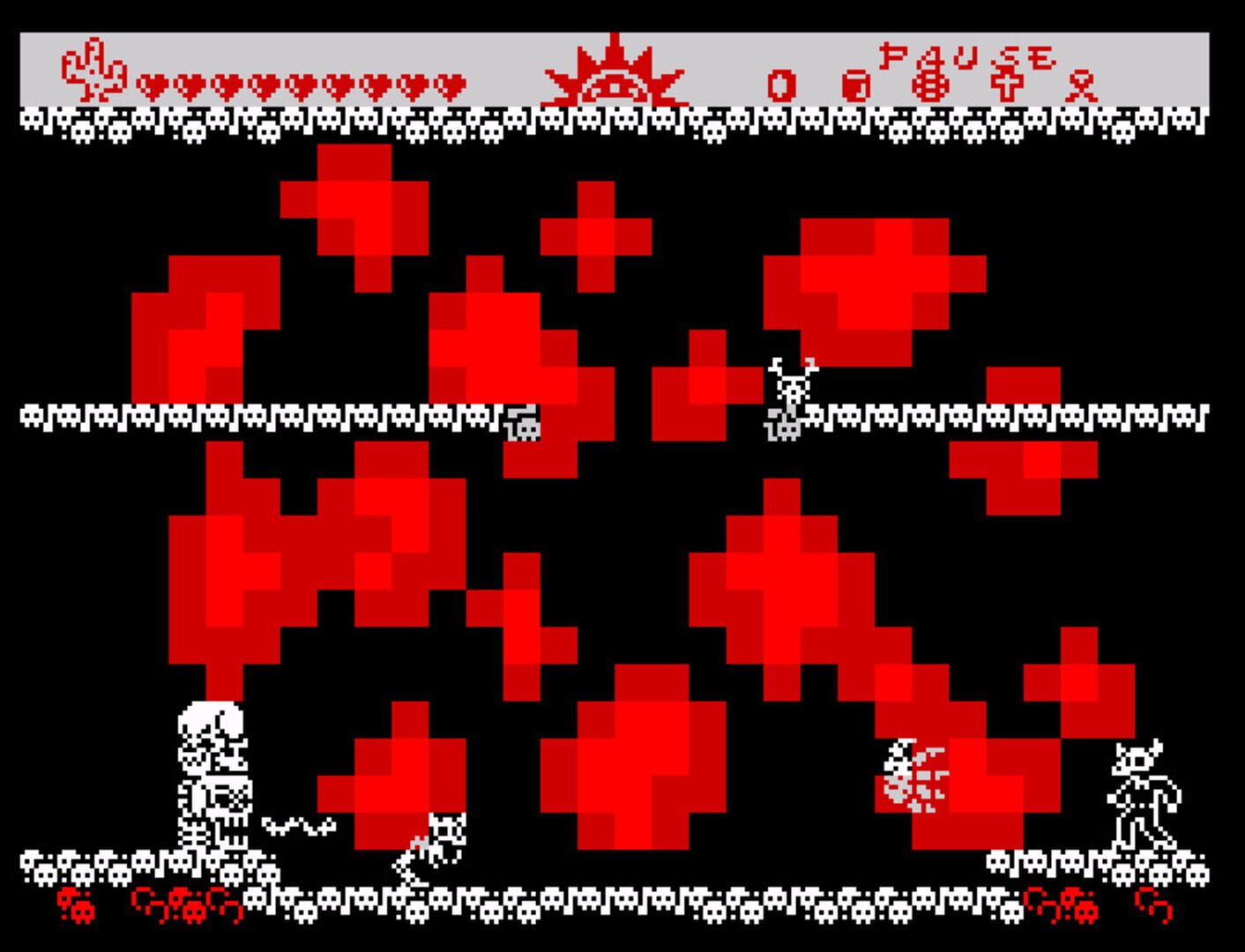Click the first heart in the health row
This screenshot has width=1245, height=952.
(x=150, y=86)
